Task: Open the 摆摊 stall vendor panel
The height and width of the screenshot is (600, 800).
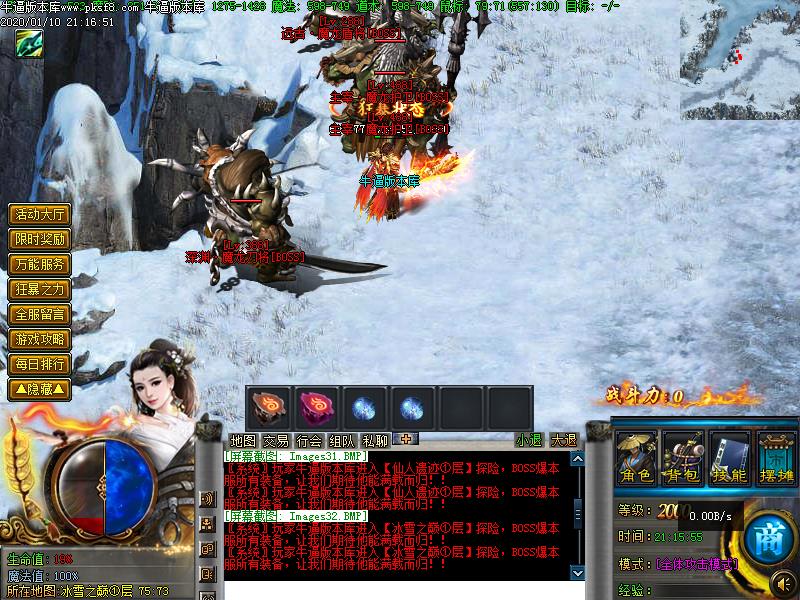Action: coord(775,459)
